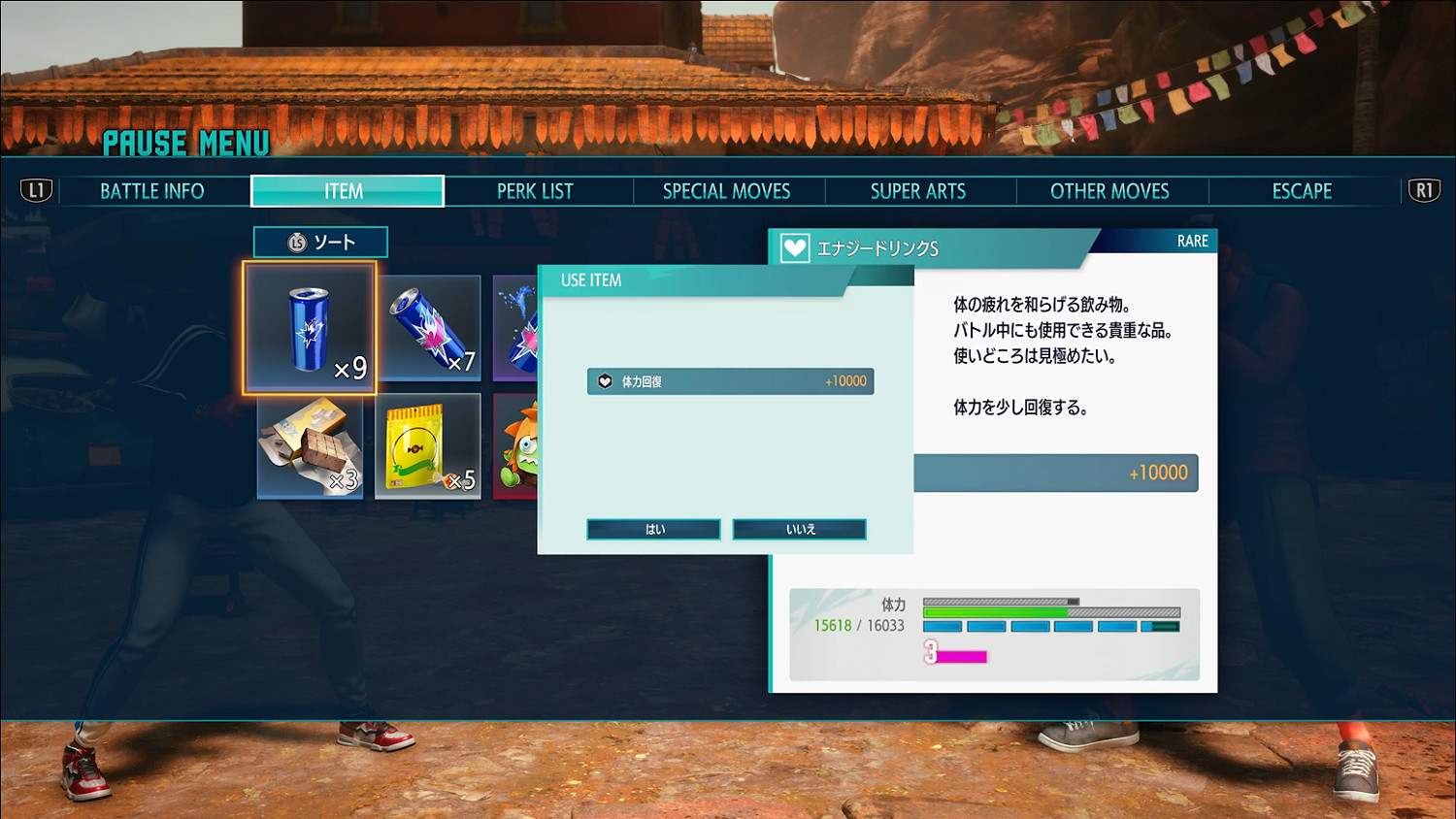The height and width of the screenshot is (819, 1456).
Task: Open the PERK LIST tab
Action: click(535, 190)
